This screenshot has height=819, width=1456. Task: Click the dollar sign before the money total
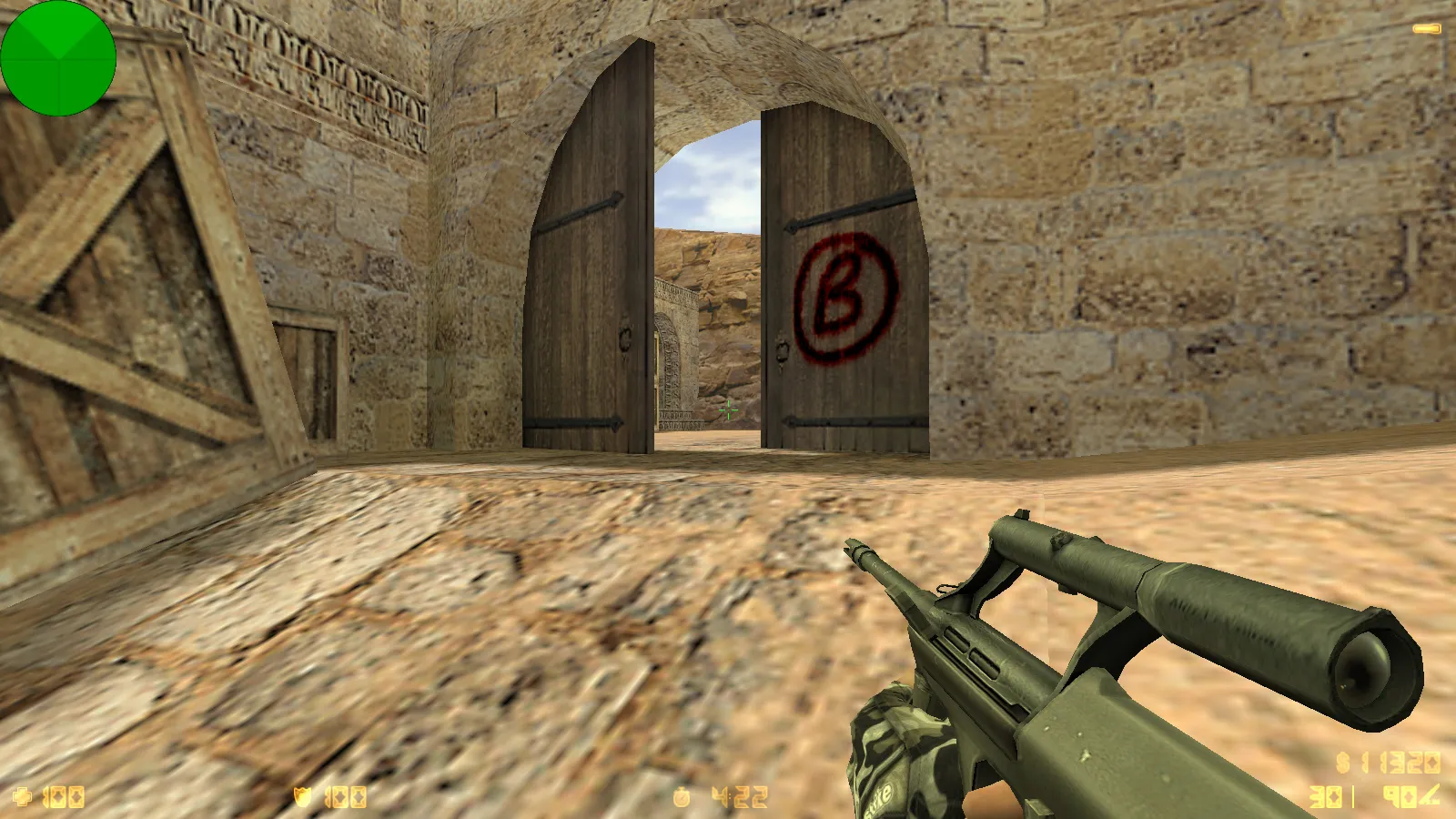(1342, 761)
